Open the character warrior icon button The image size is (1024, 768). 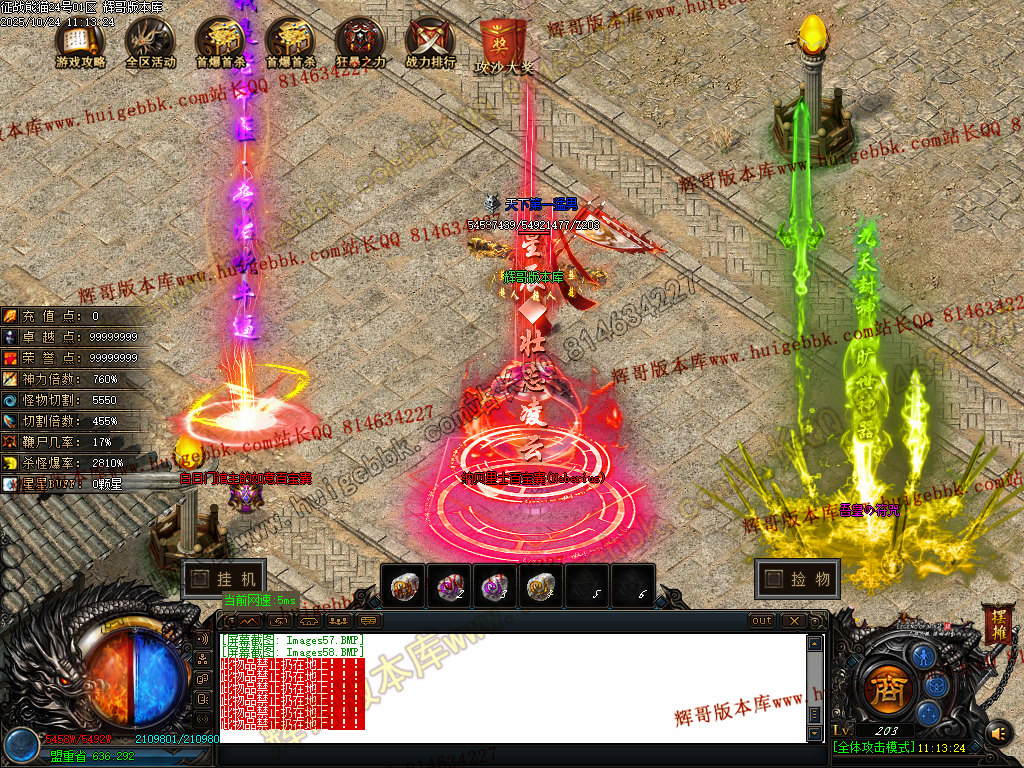(x=926, y=655)
